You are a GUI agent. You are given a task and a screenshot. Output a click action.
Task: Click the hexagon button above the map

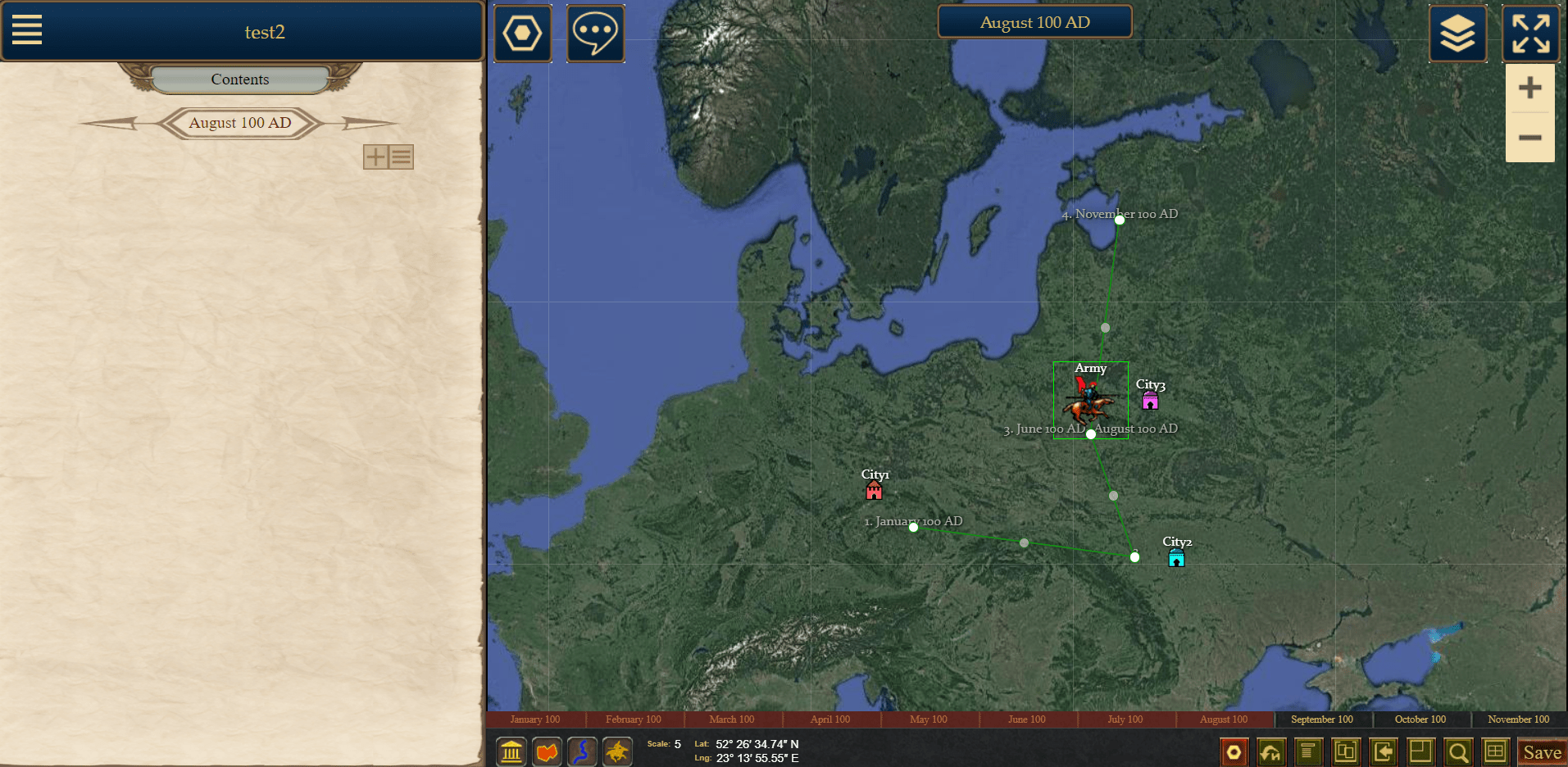click(x=522, y=34)
